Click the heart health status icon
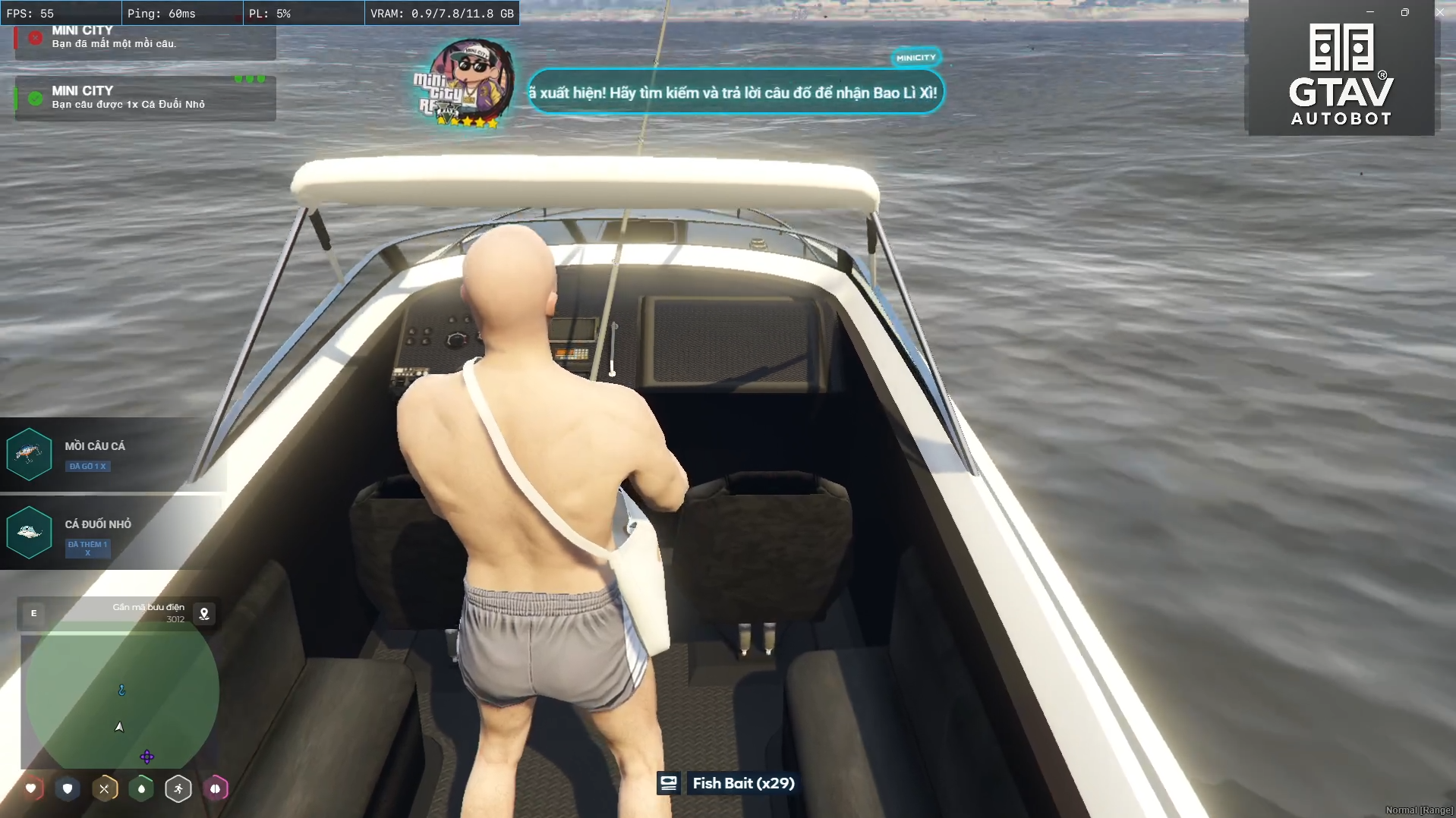 (31, 788)
